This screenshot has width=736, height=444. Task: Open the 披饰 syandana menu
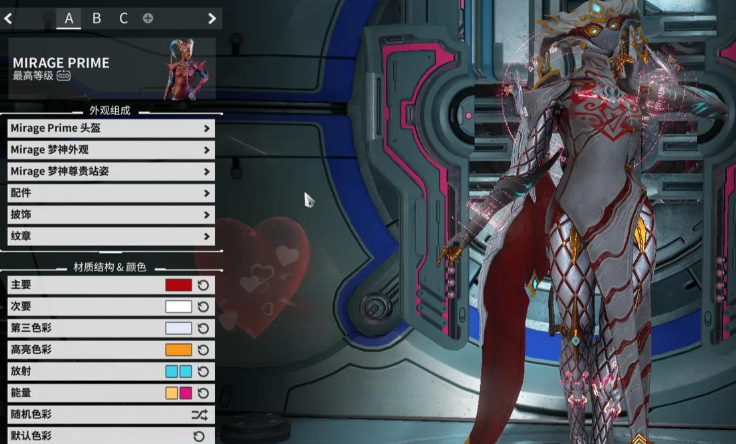pyautogui.click(x=111, y=214)
